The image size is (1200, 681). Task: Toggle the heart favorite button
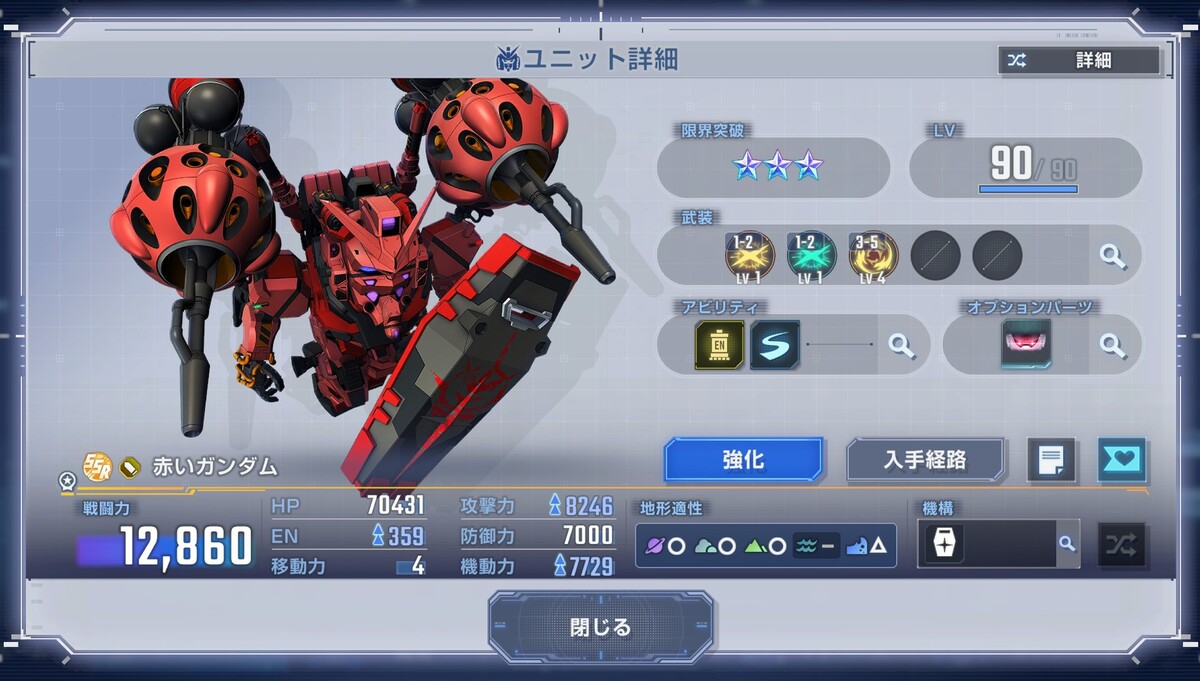click(x=1122, y=460)
